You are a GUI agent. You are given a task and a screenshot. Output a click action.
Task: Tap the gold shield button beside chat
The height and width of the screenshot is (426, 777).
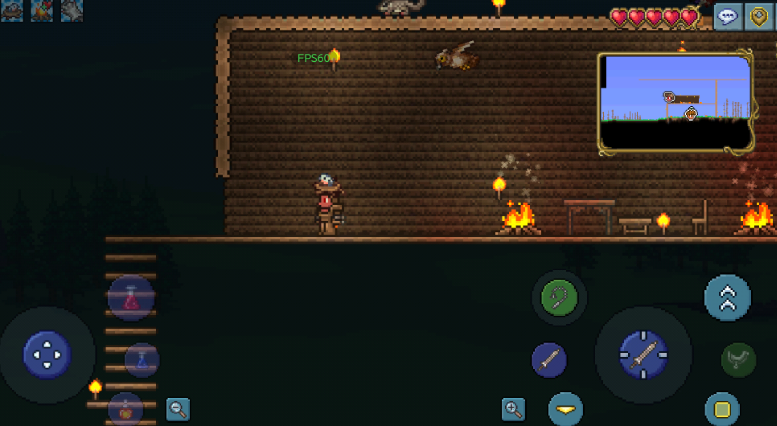[759, 17]
